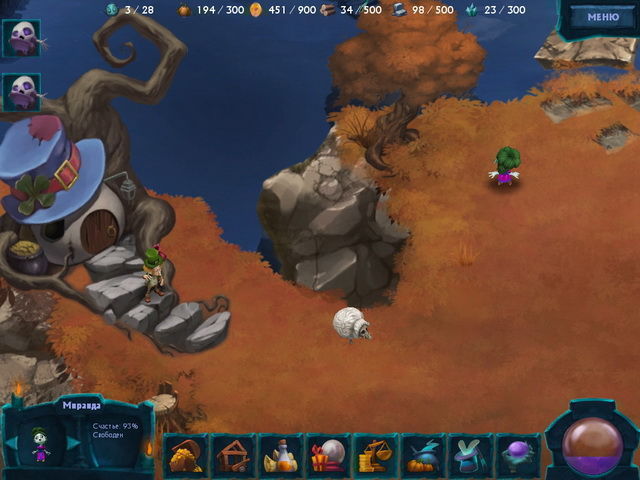Switch to previous villager with left arrow
640x480 pixels.
coord(11,442)
